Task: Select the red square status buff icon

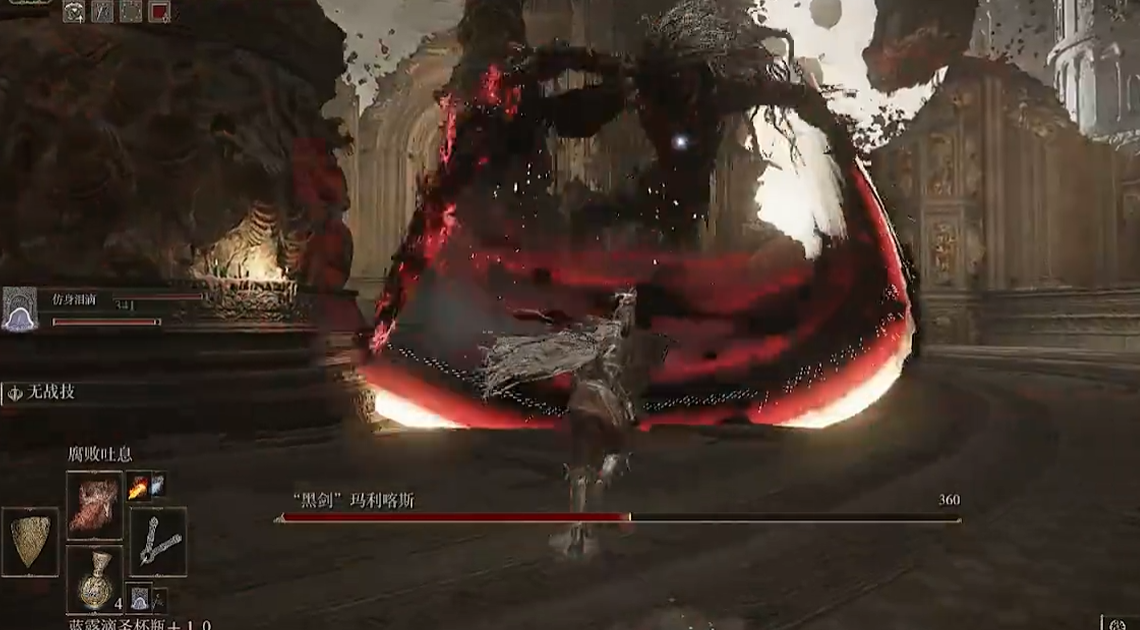Action: tap(159, 12)
